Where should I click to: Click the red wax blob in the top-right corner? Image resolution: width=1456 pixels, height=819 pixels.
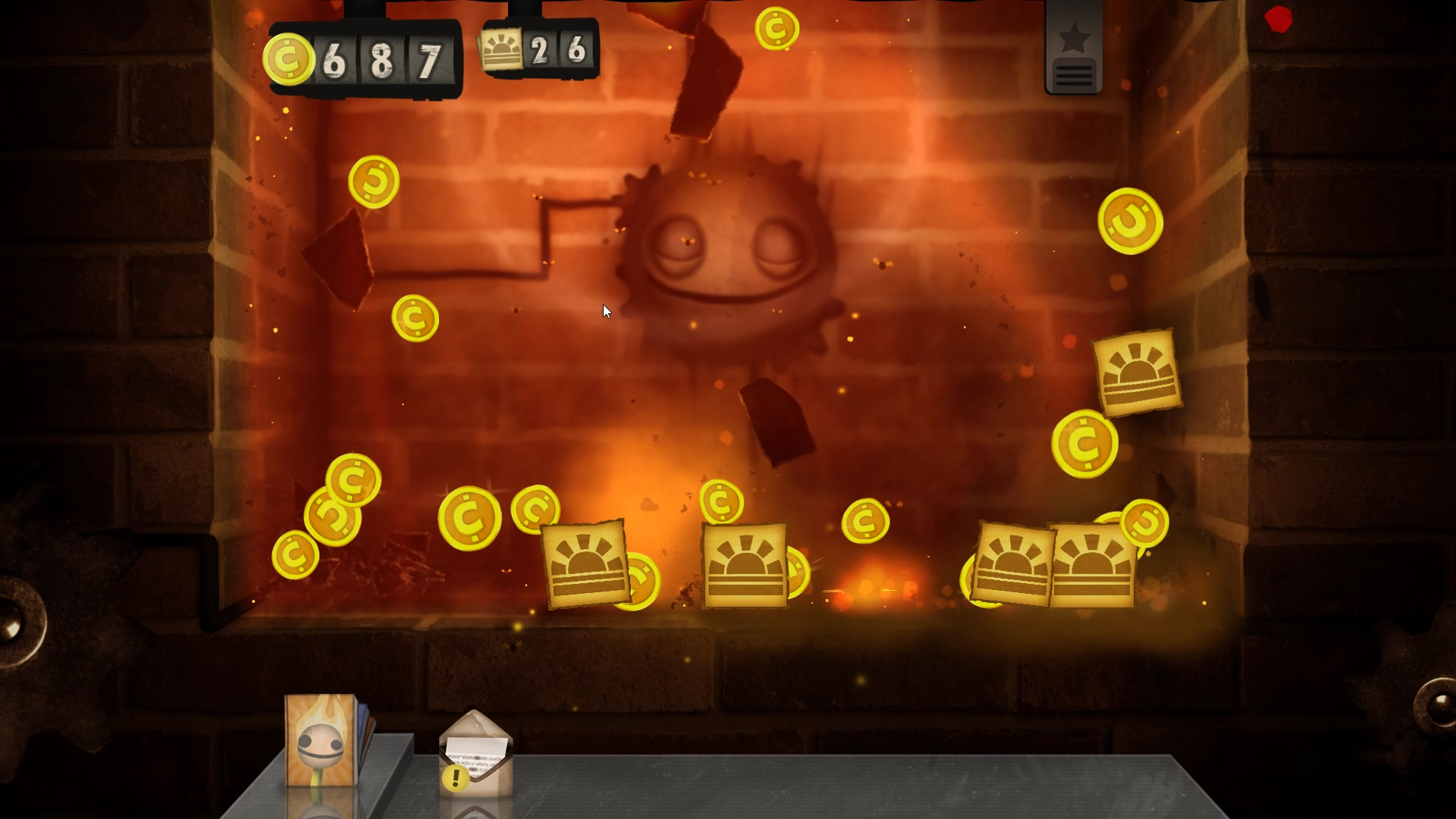[1278, 20]
